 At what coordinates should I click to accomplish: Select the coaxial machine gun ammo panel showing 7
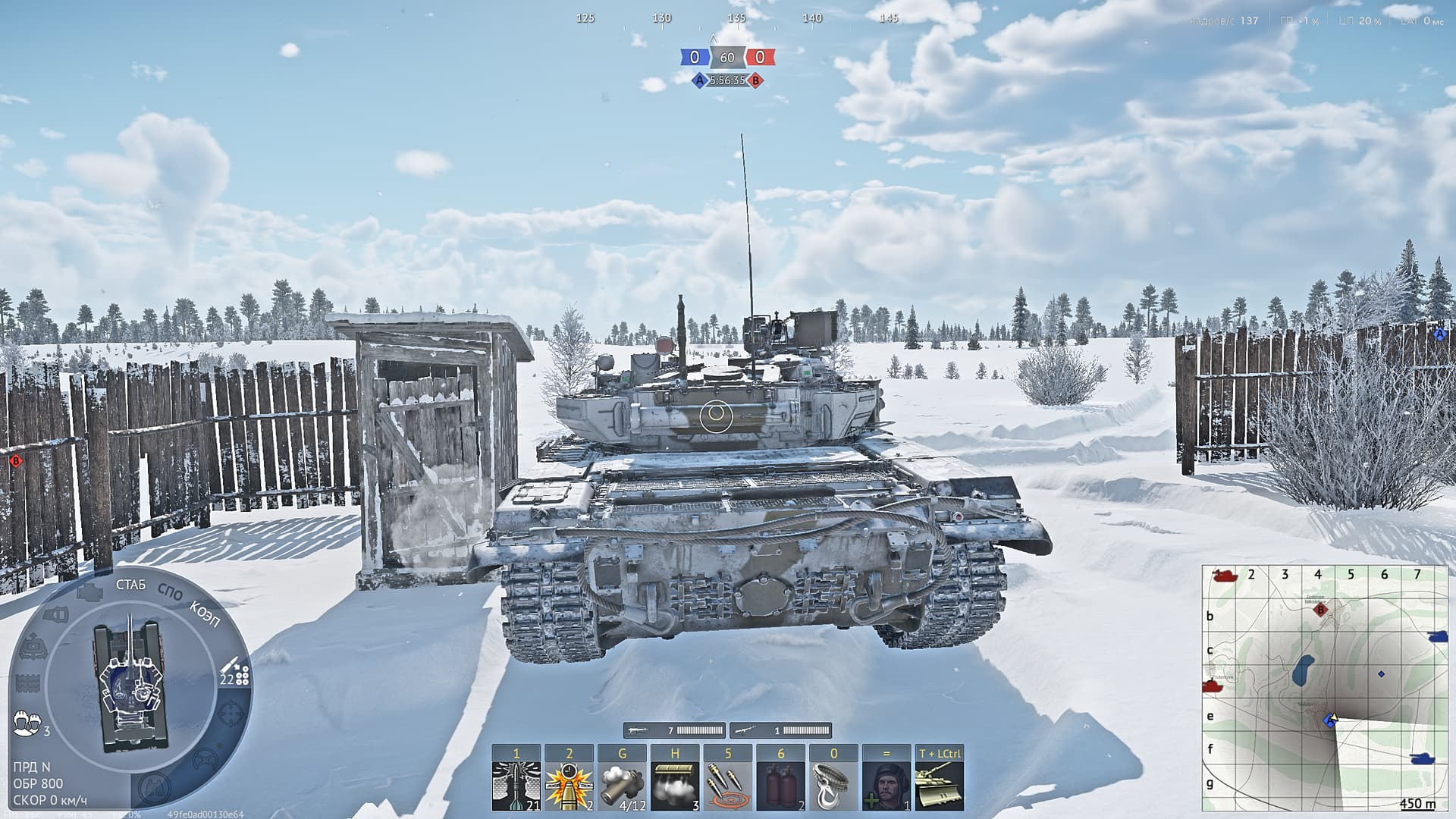pyautogui.click(x=674, y=730)
